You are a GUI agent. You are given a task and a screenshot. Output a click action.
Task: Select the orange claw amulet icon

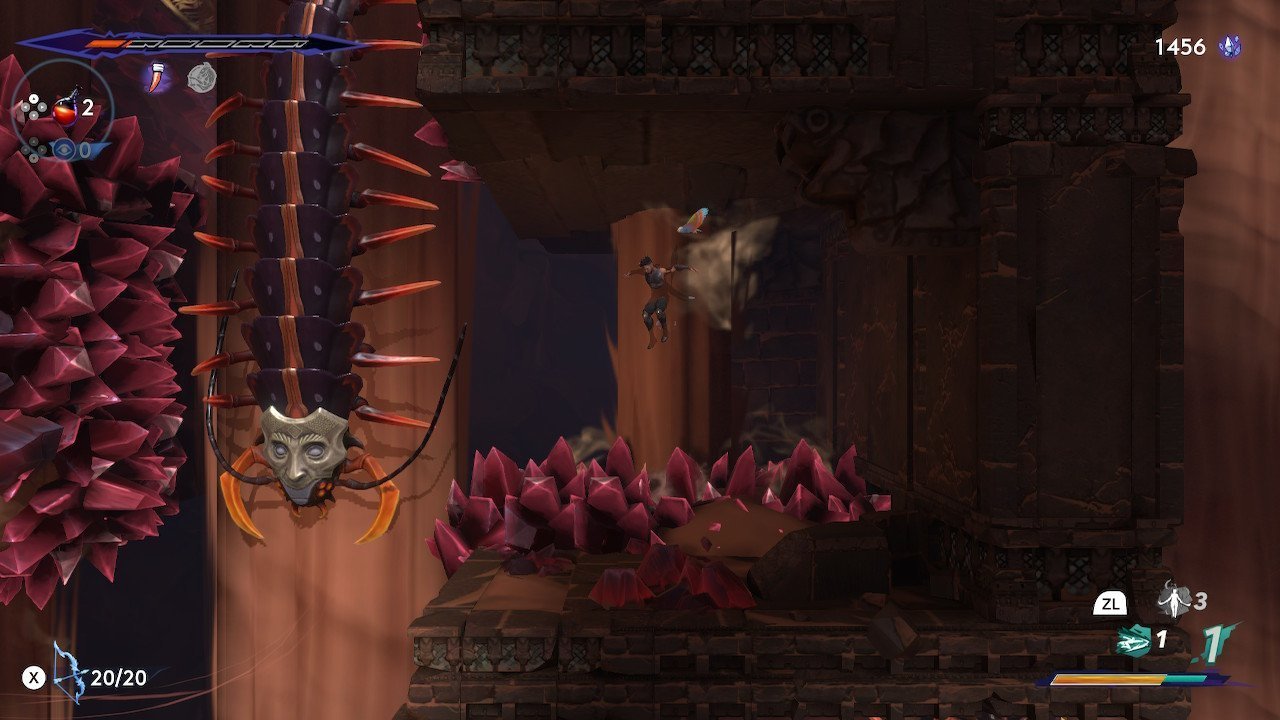[158, 77]
